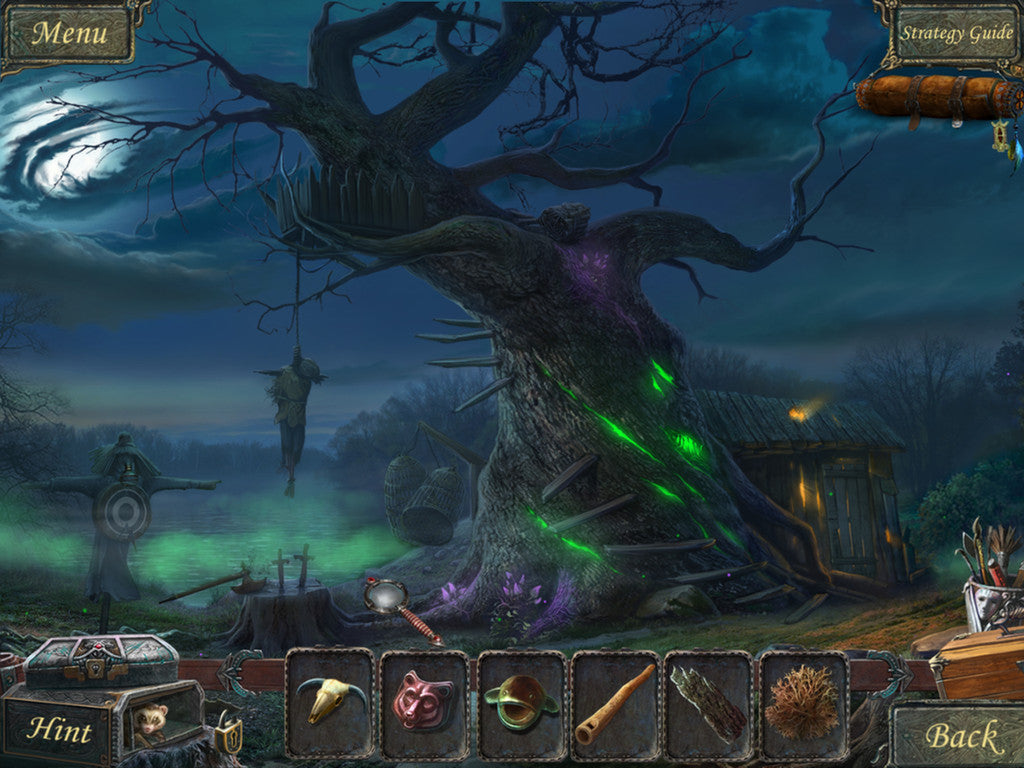Go Back to the previous scene
Viewport: 1024px width, 768px height.
coord(961,737)
